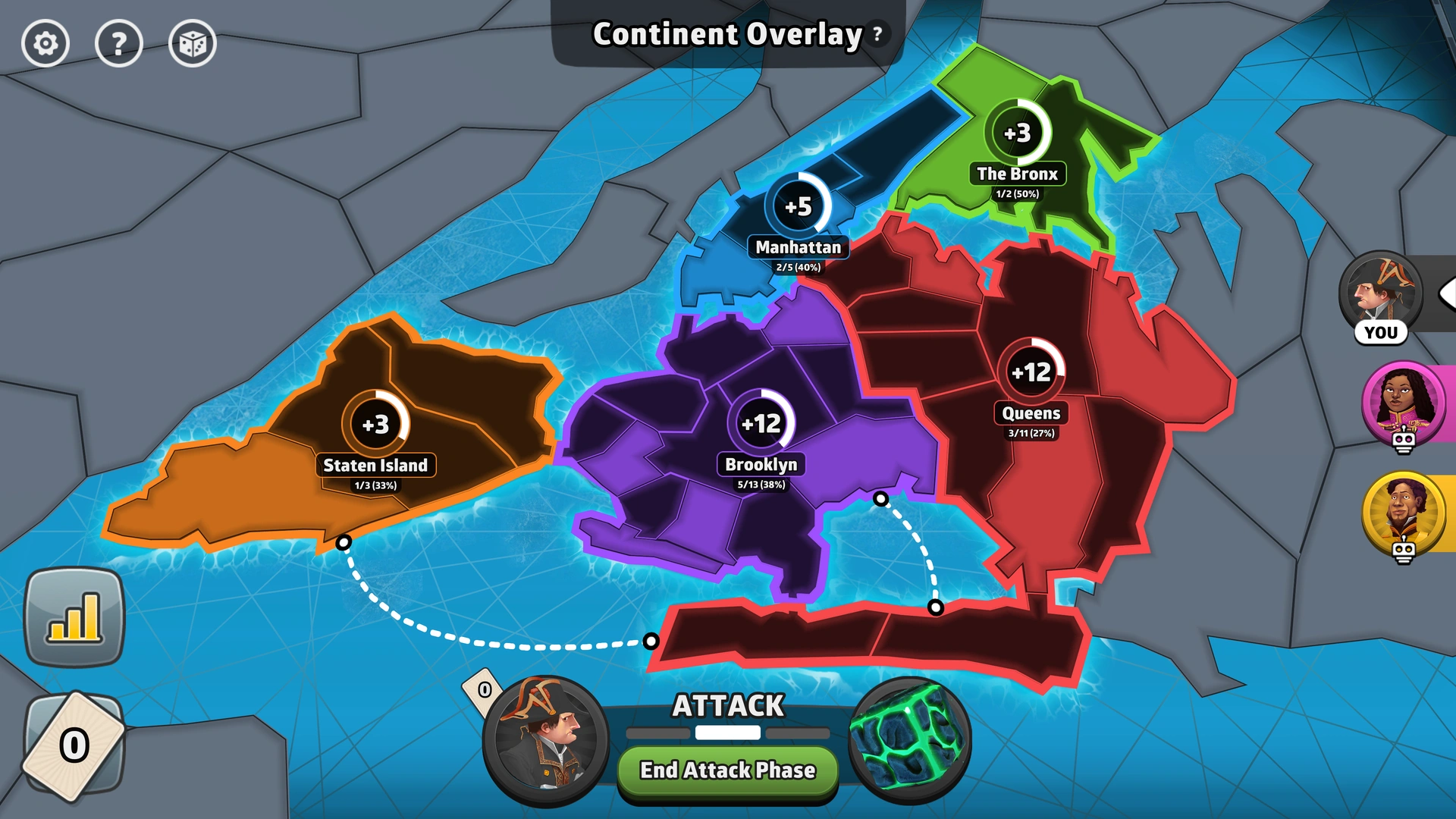
Task: Toggle the Continent Overlay question mark
Action: 876,33
